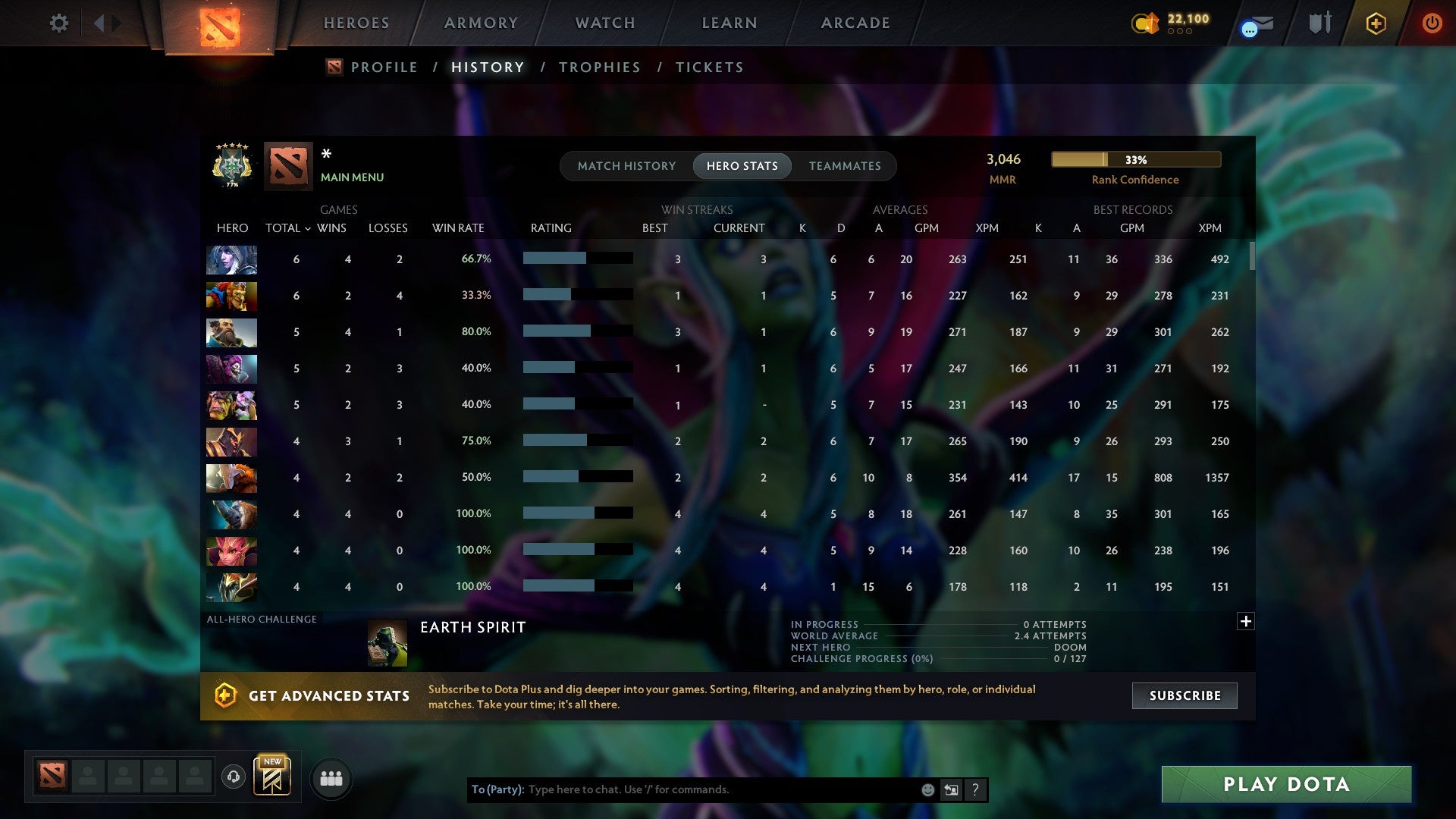Image resolution: width=1456 pixels, height=819 pixels.
Task: Click the Rank Confidence progress bar
Action: (x=1135, y=159)
